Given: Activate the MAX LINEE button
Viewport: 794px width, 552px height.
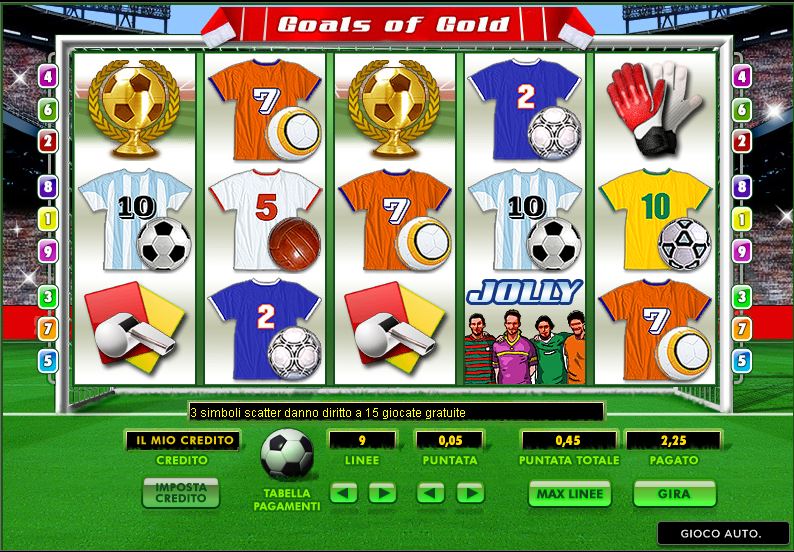Looking at the screenshot, I should pyautogui.click(x=568, y=495).
